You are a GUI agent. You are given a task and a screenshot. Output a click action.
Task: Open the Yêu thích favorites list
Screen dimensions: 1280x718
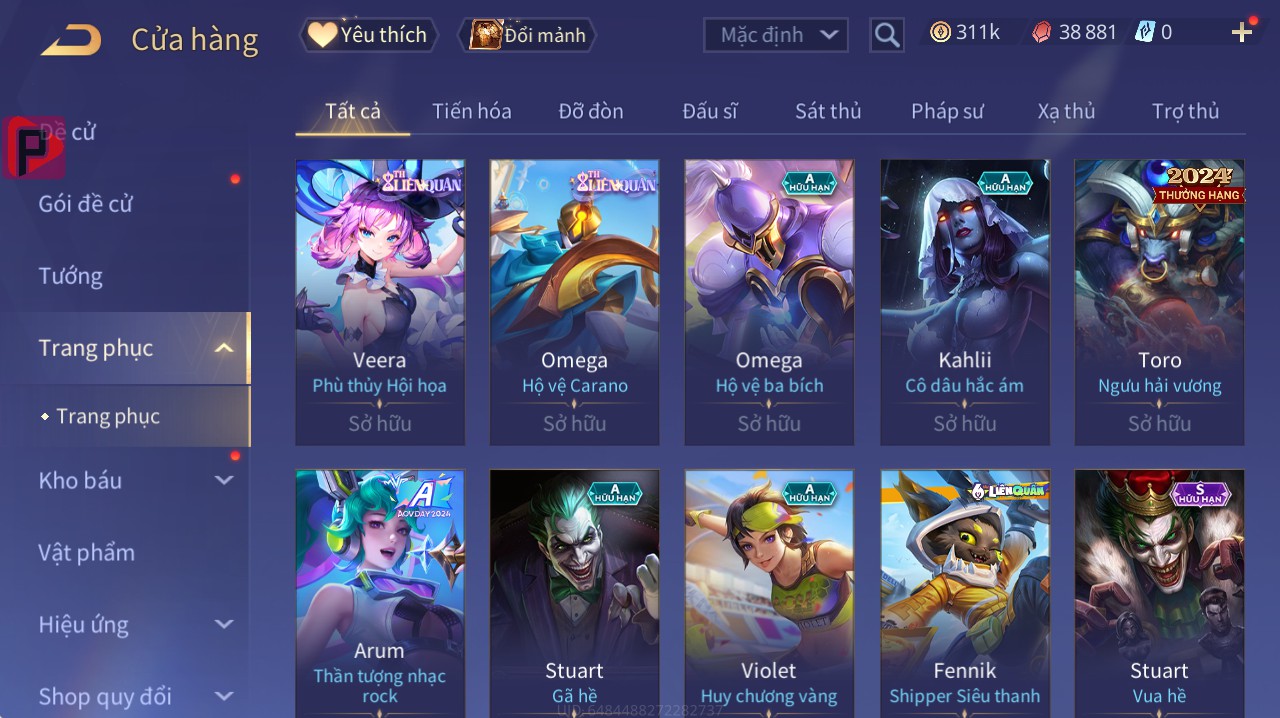coord(368,35)
